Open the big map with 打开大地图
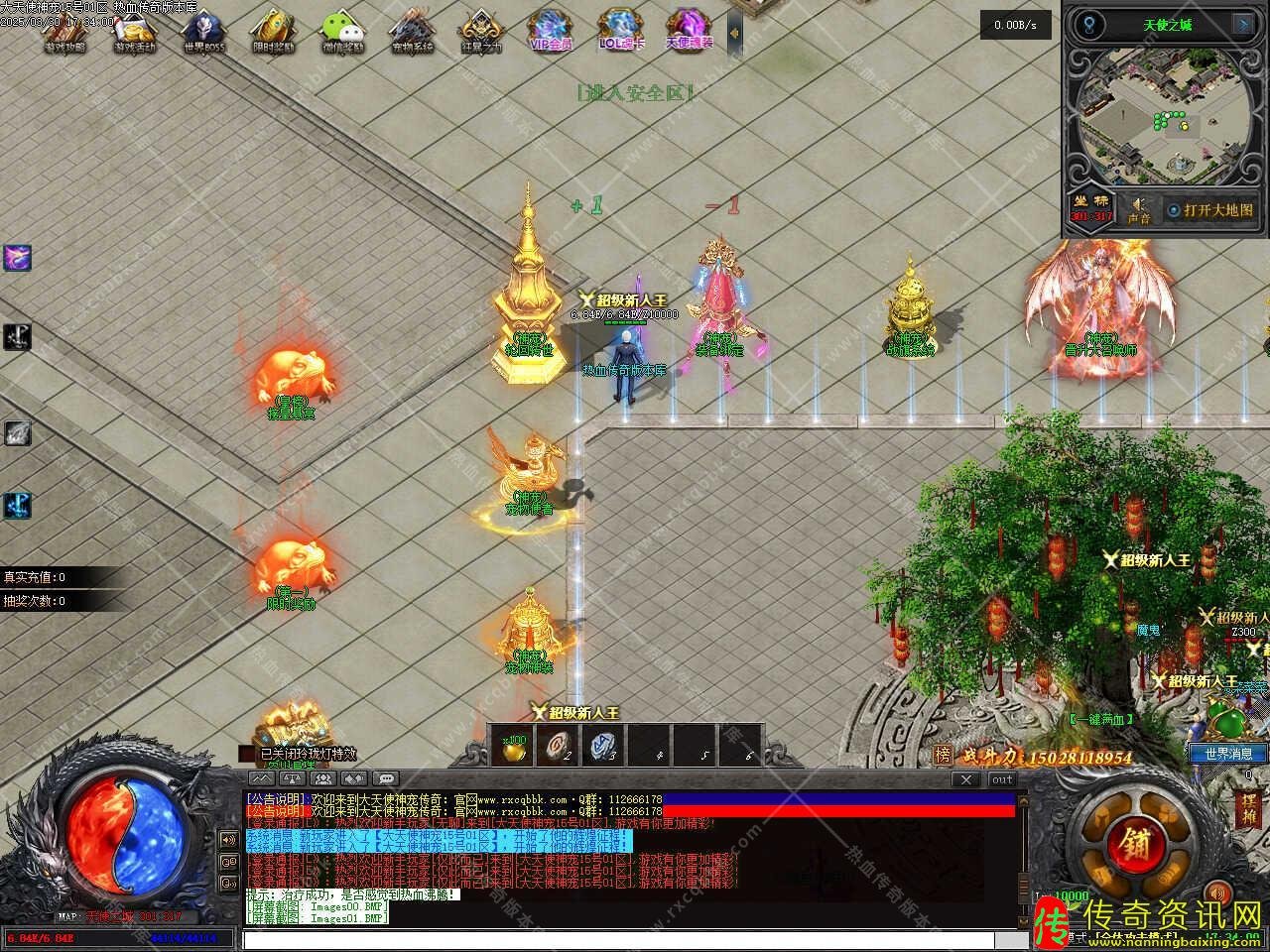 tap(1209, 210)
